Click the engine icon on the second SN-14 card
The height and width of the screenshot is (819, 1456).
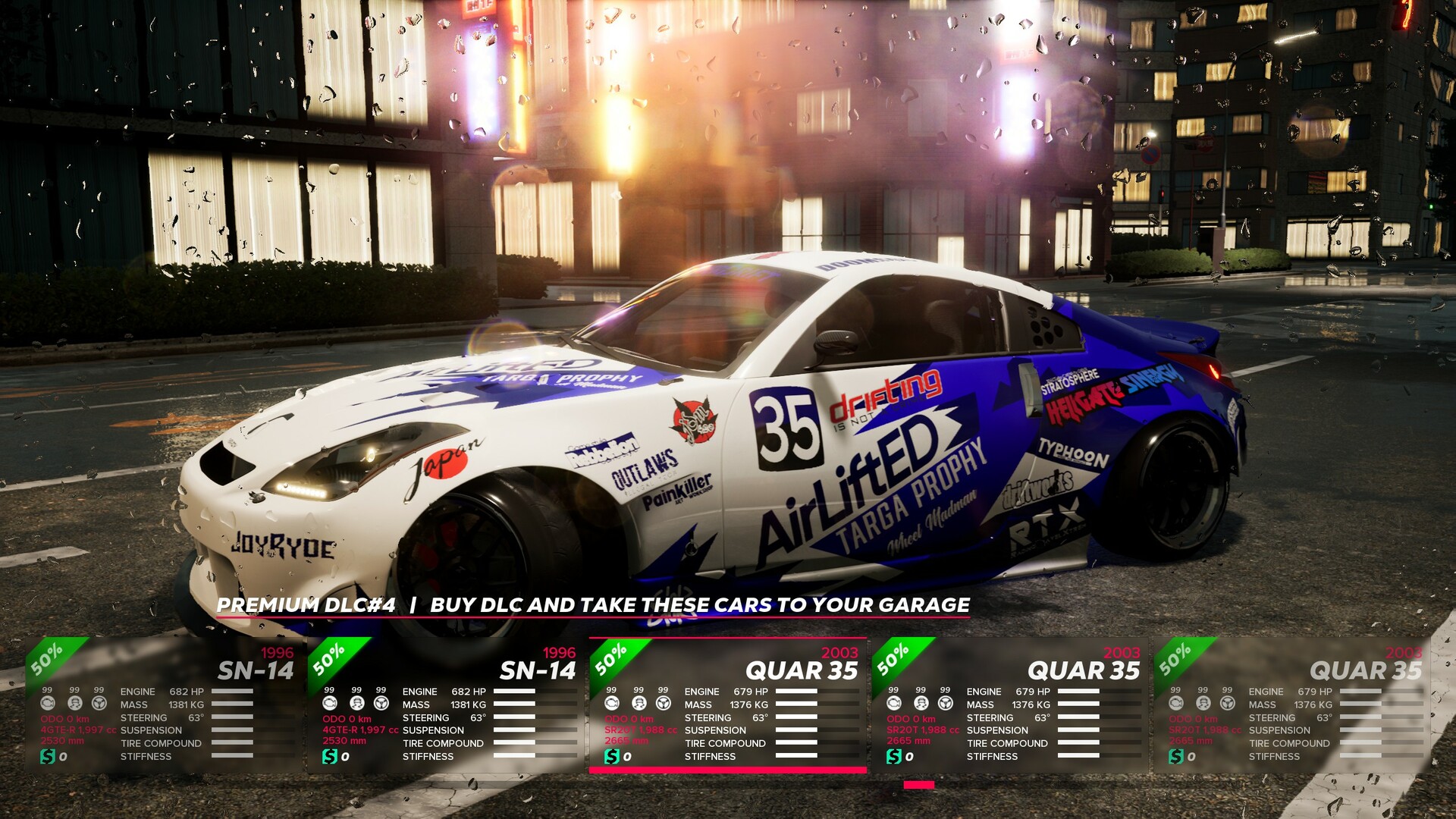328,704
